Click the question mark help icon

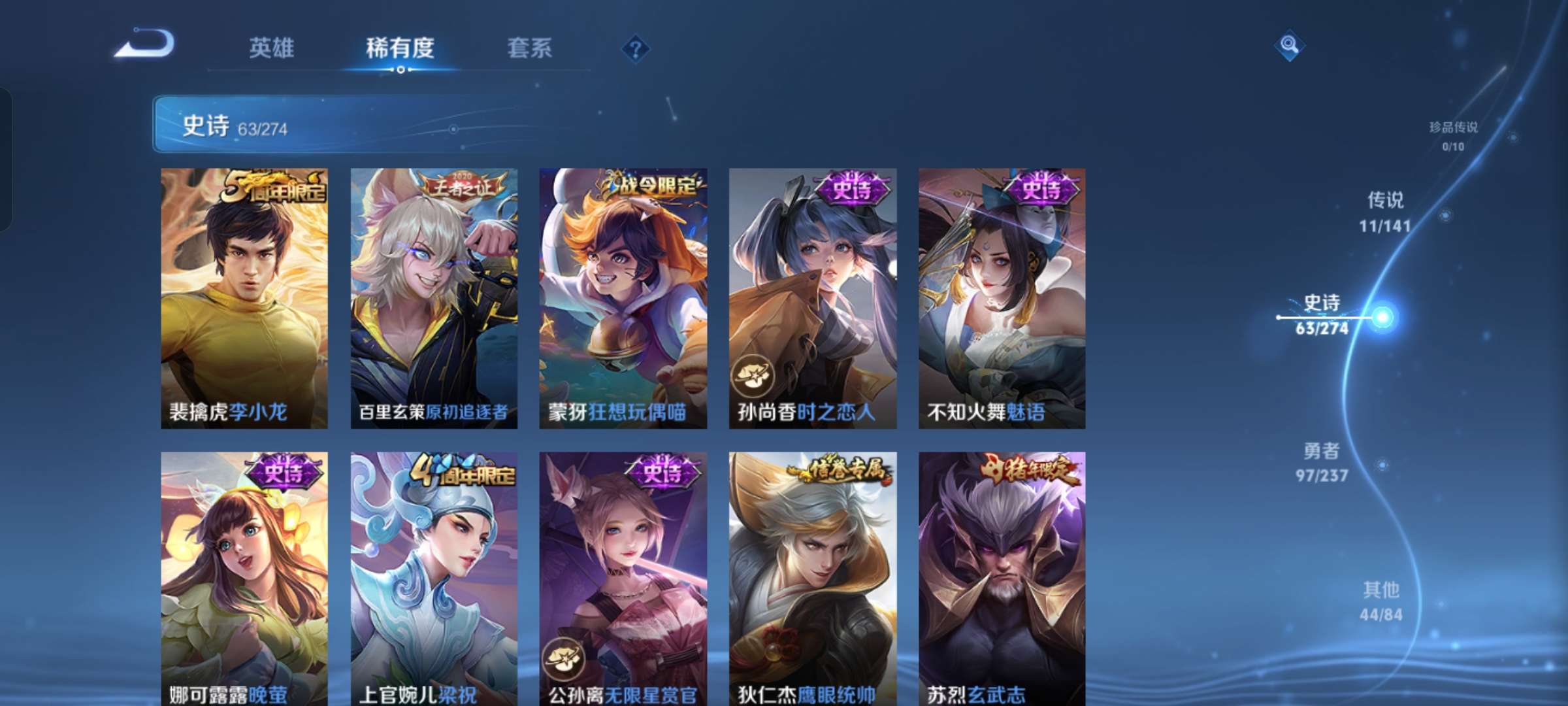click(x=637, y=48)
